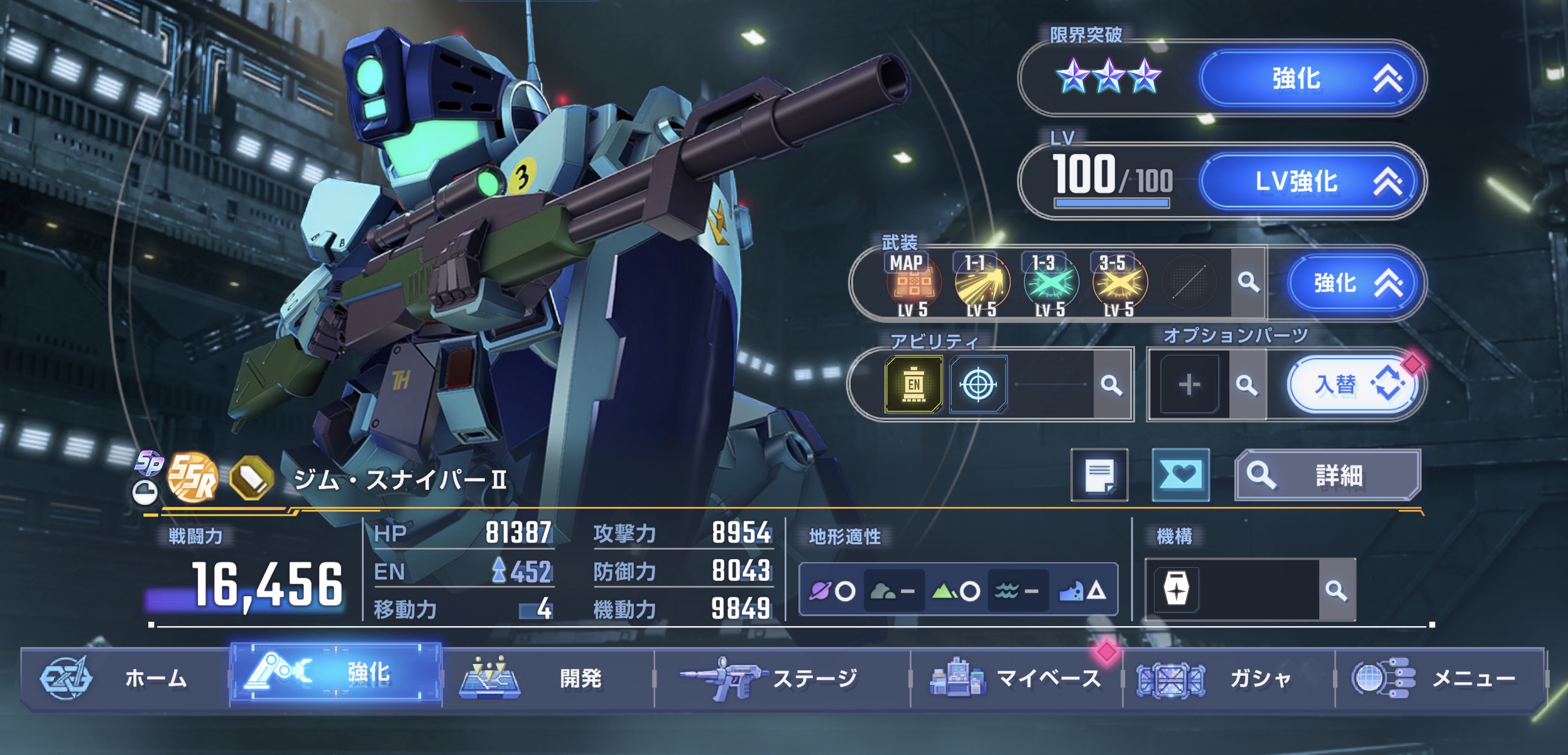Add an option part in the plus slot
Image resolution: width=1568 pixels, height=755 pixels.
tap(1189, 384)
